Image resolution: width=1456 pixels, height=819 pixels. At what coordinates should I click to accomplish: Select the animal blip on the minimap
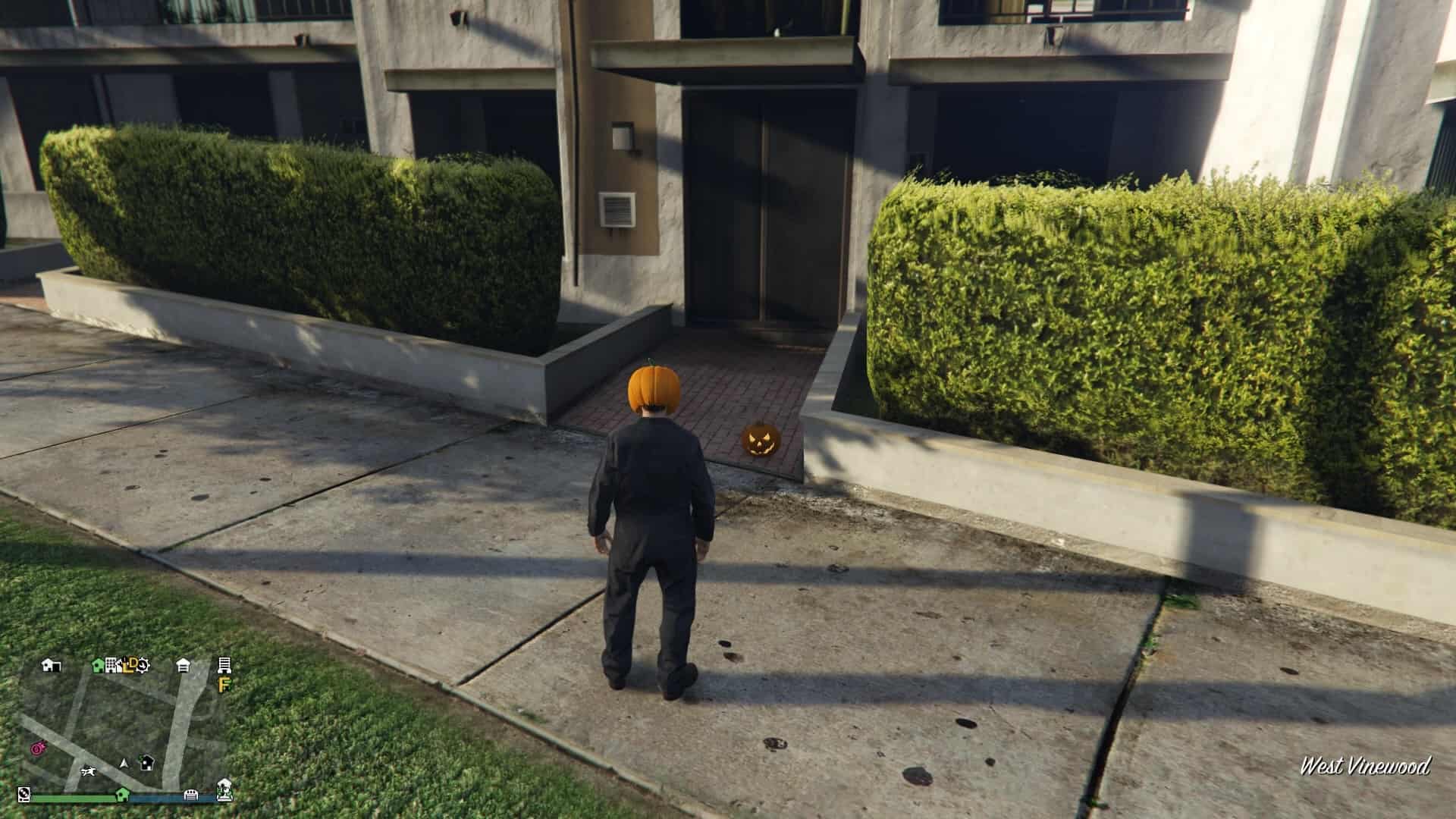coord(89,771)
